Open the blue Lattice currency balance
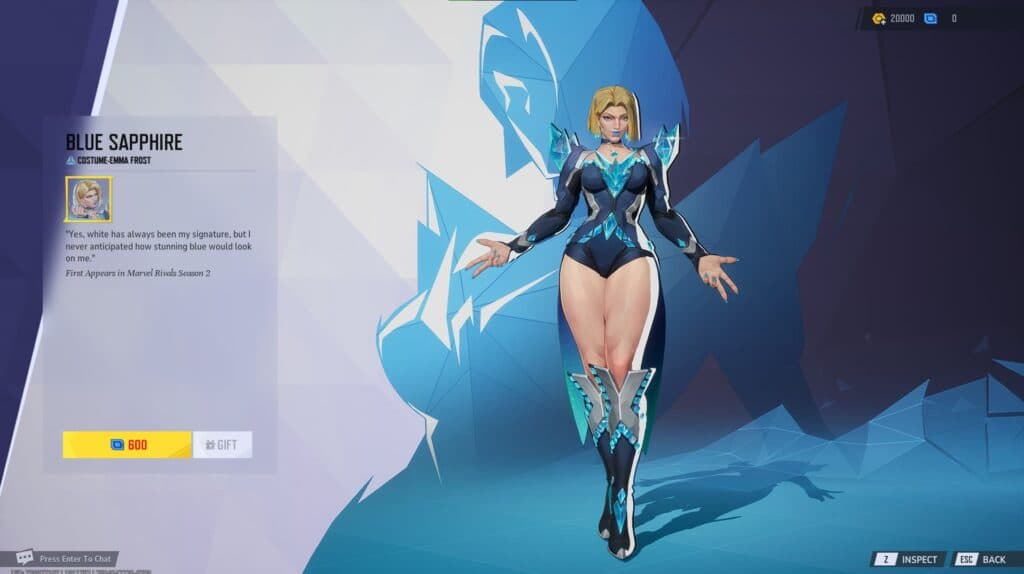This screenshot has height=574, width=1024. (941, 18)
